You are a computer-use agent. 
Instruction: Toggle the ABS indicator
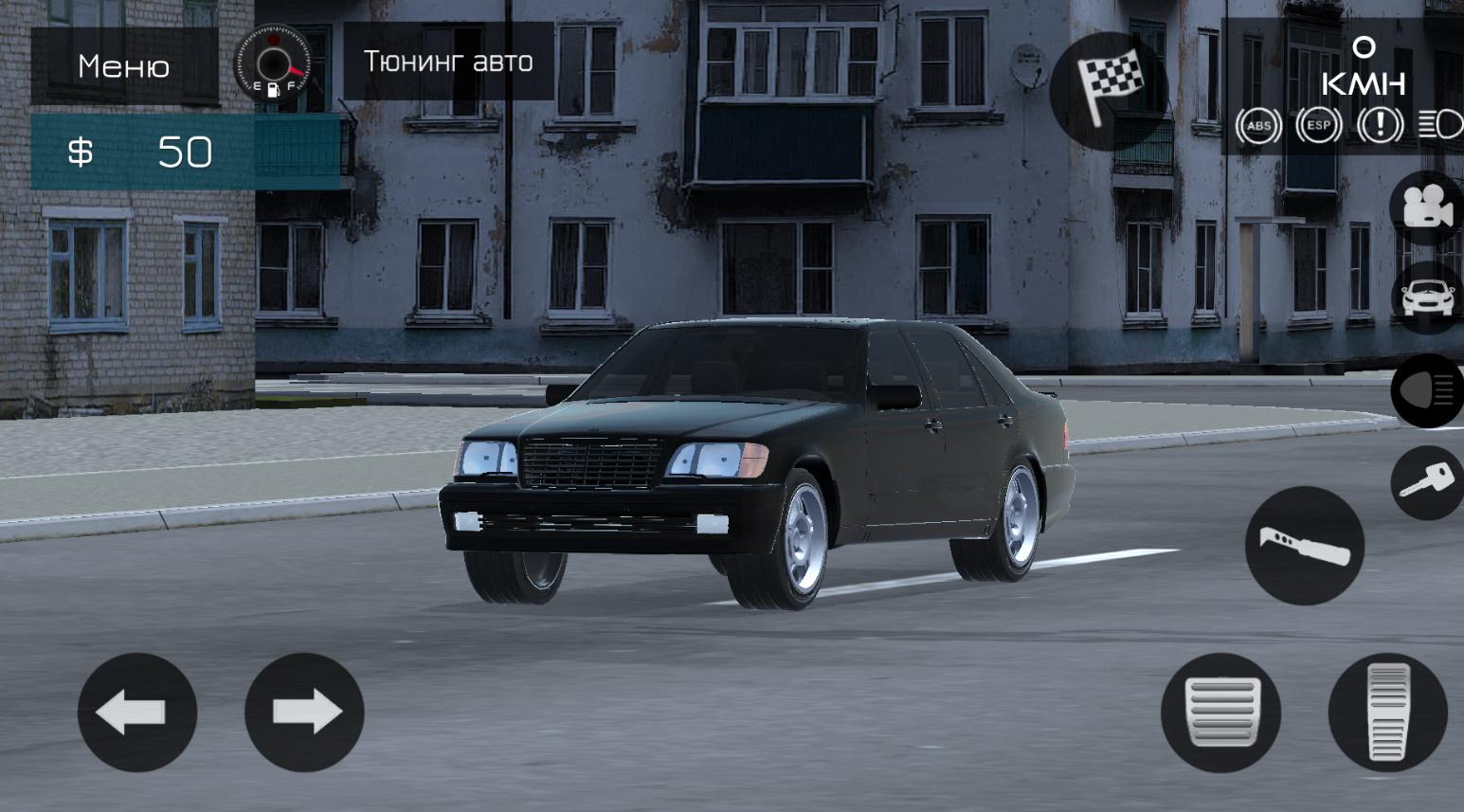point(1260,125)
